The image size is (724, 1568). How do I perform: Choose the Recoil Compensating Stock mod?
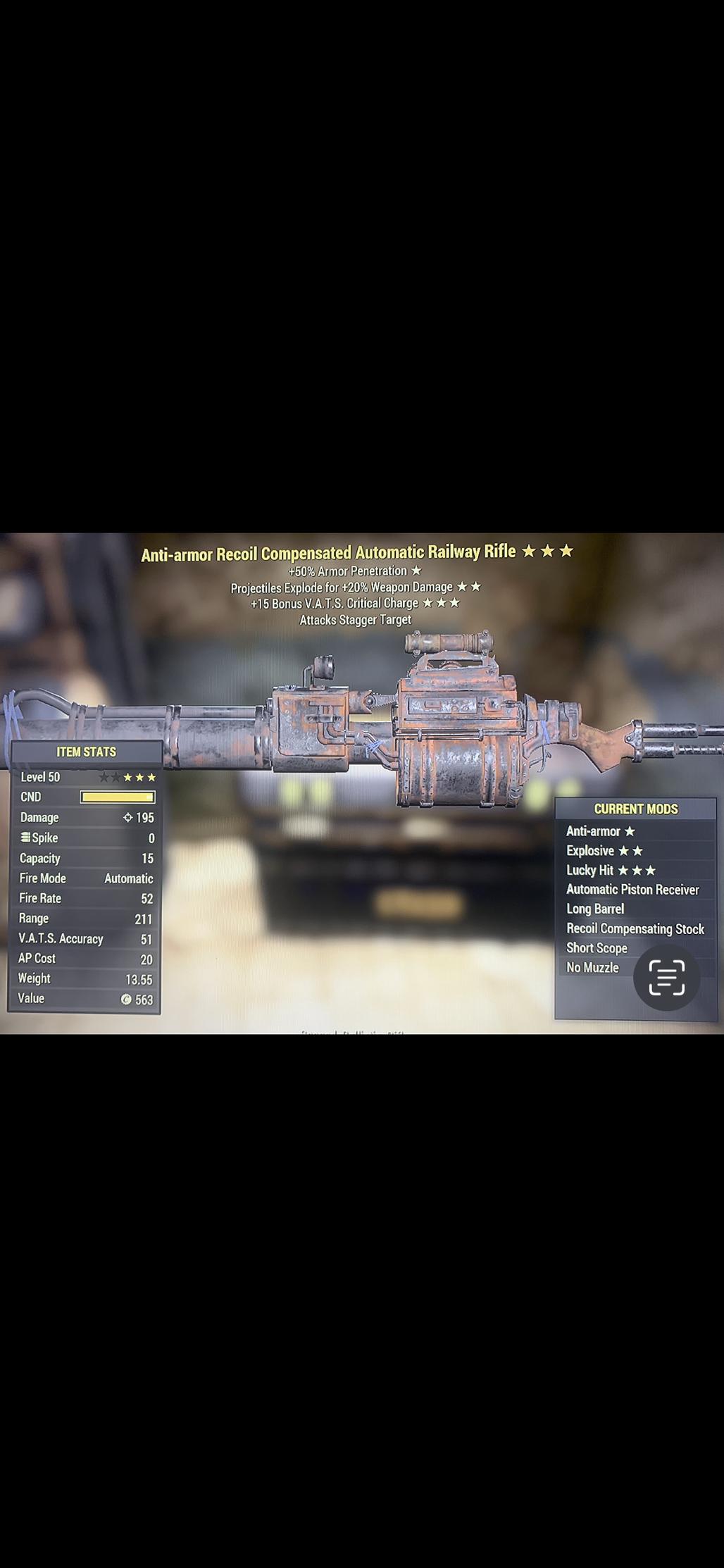(x=635, y=929)
